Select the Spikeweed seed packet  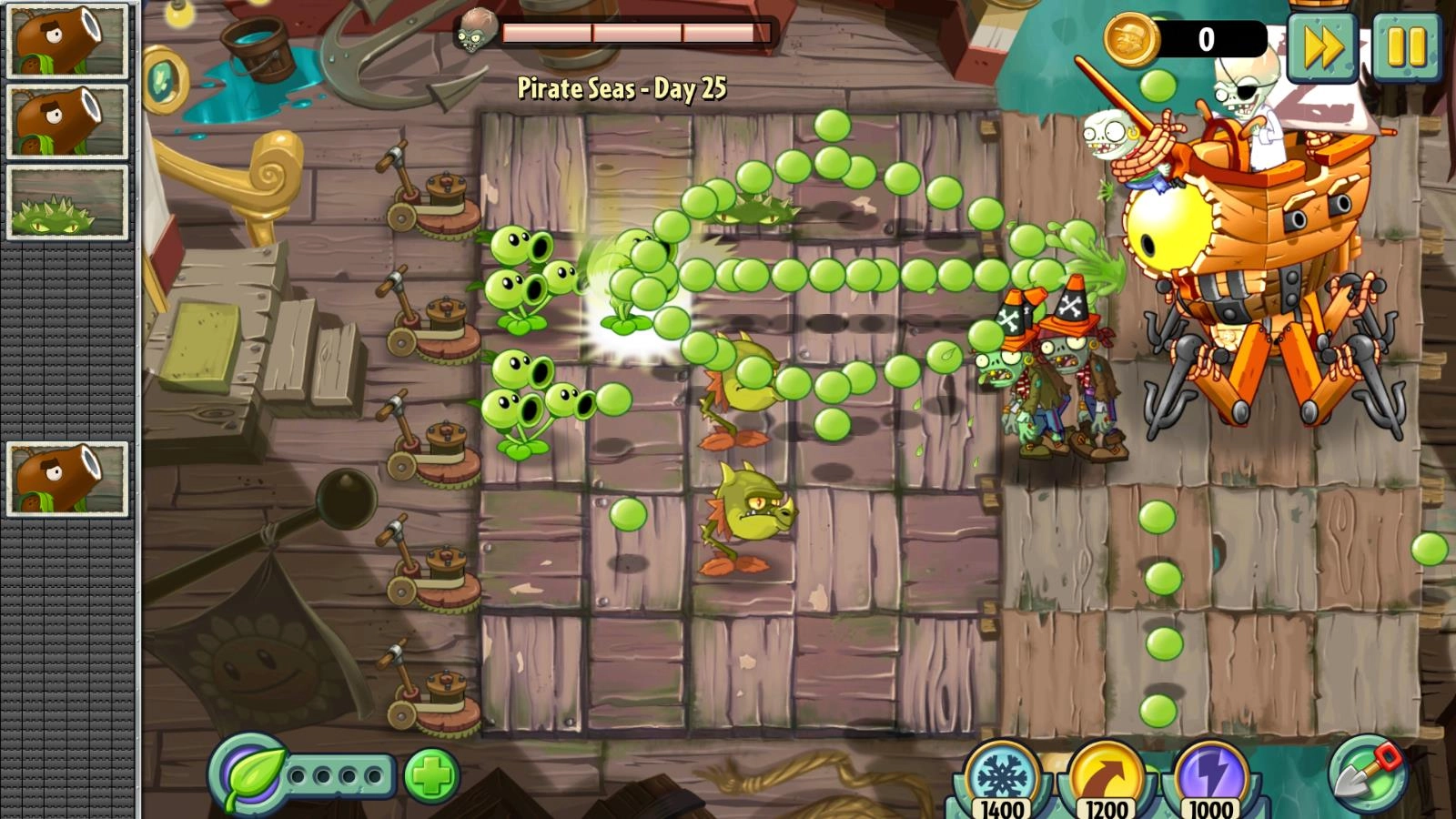tap(67, 203)
